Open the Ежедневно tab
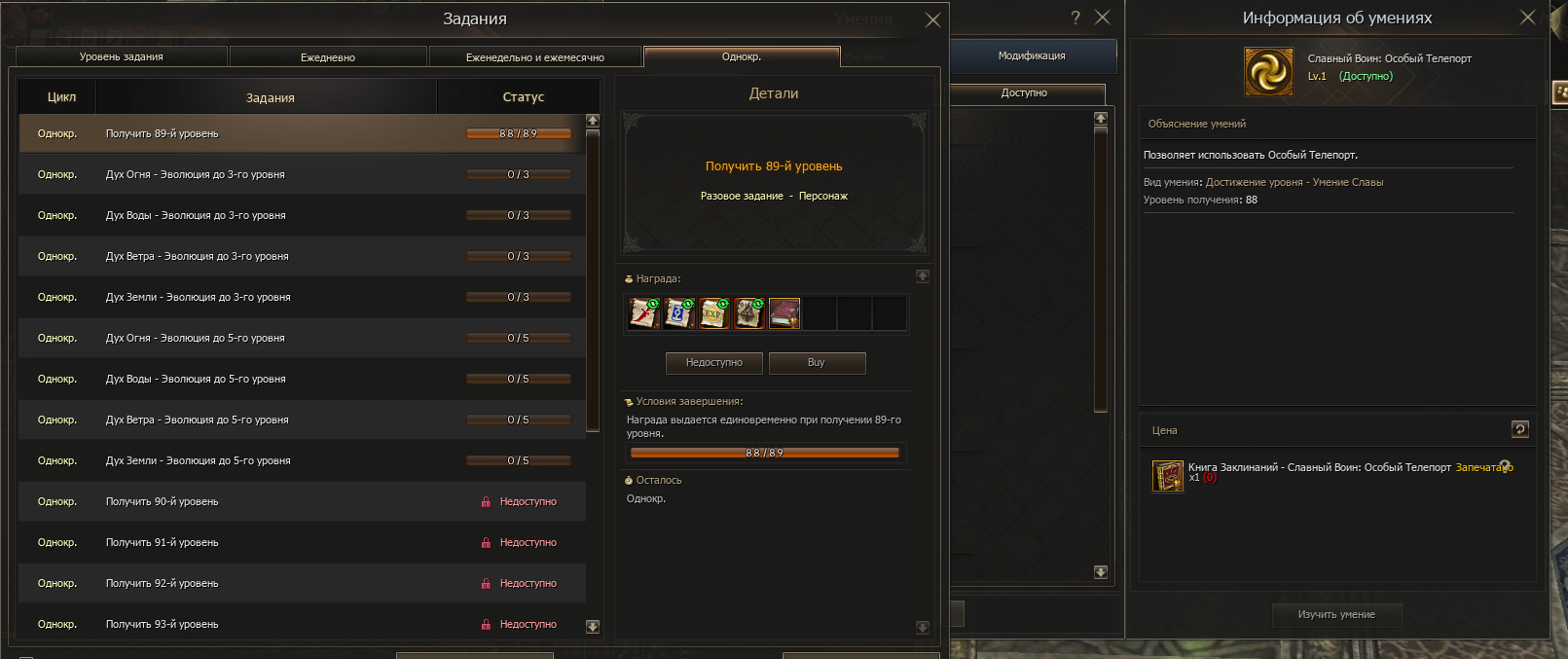The height and width of the screenshot is (659, 1568). pos(328,57)
